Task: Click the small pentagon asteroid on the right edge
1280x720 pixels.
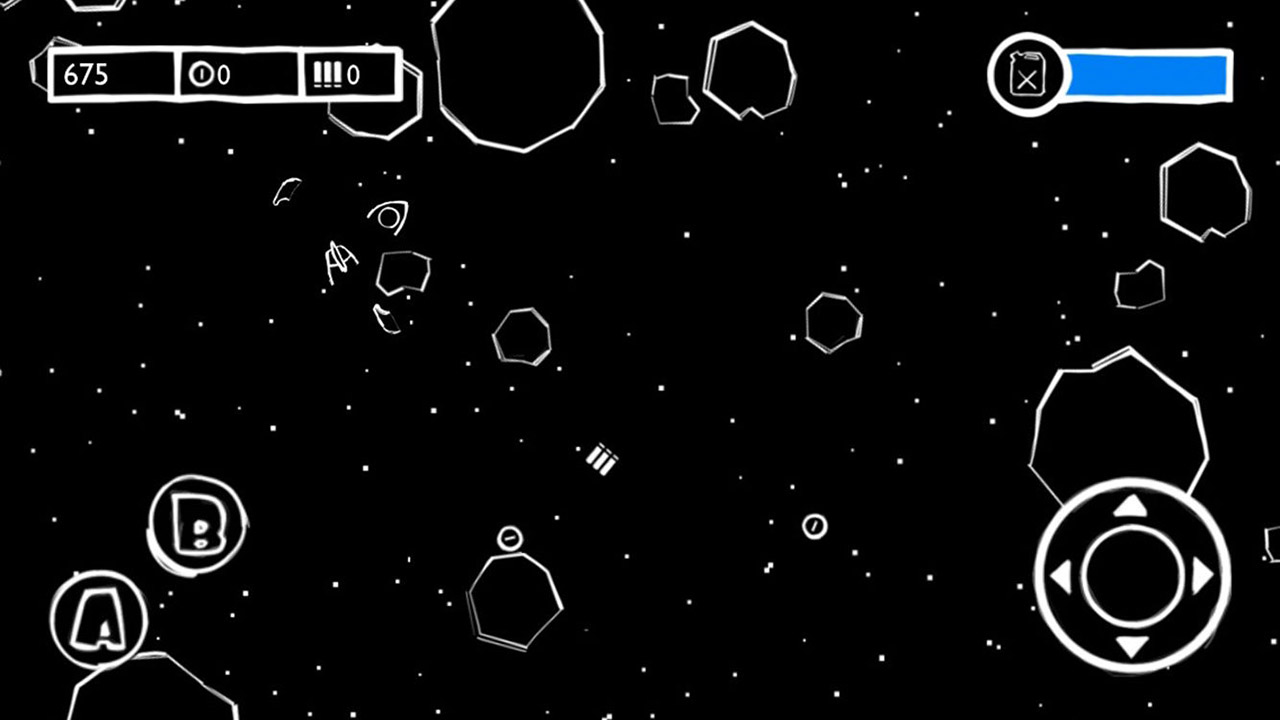Action: (x=1138, y=285)
